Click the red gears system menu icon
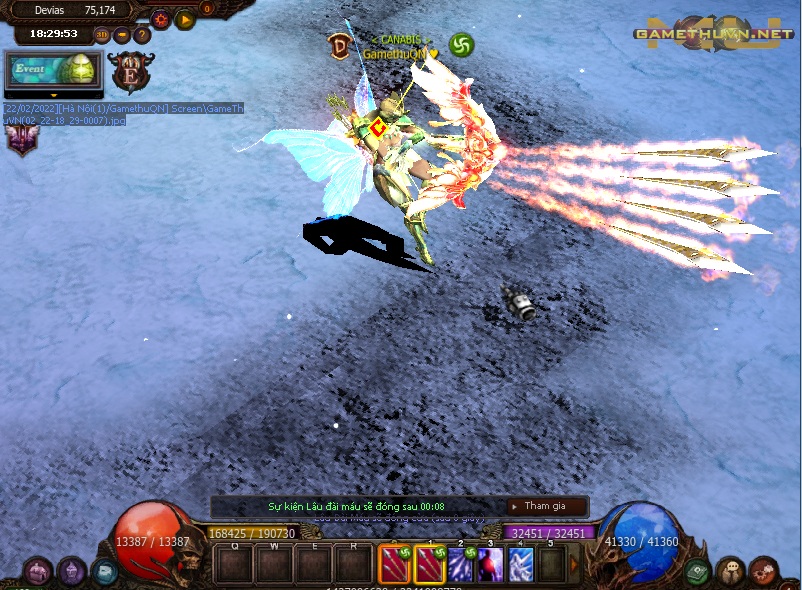Image resolution: width=802 pixels, height=590 pixels. tap(763, 572)
